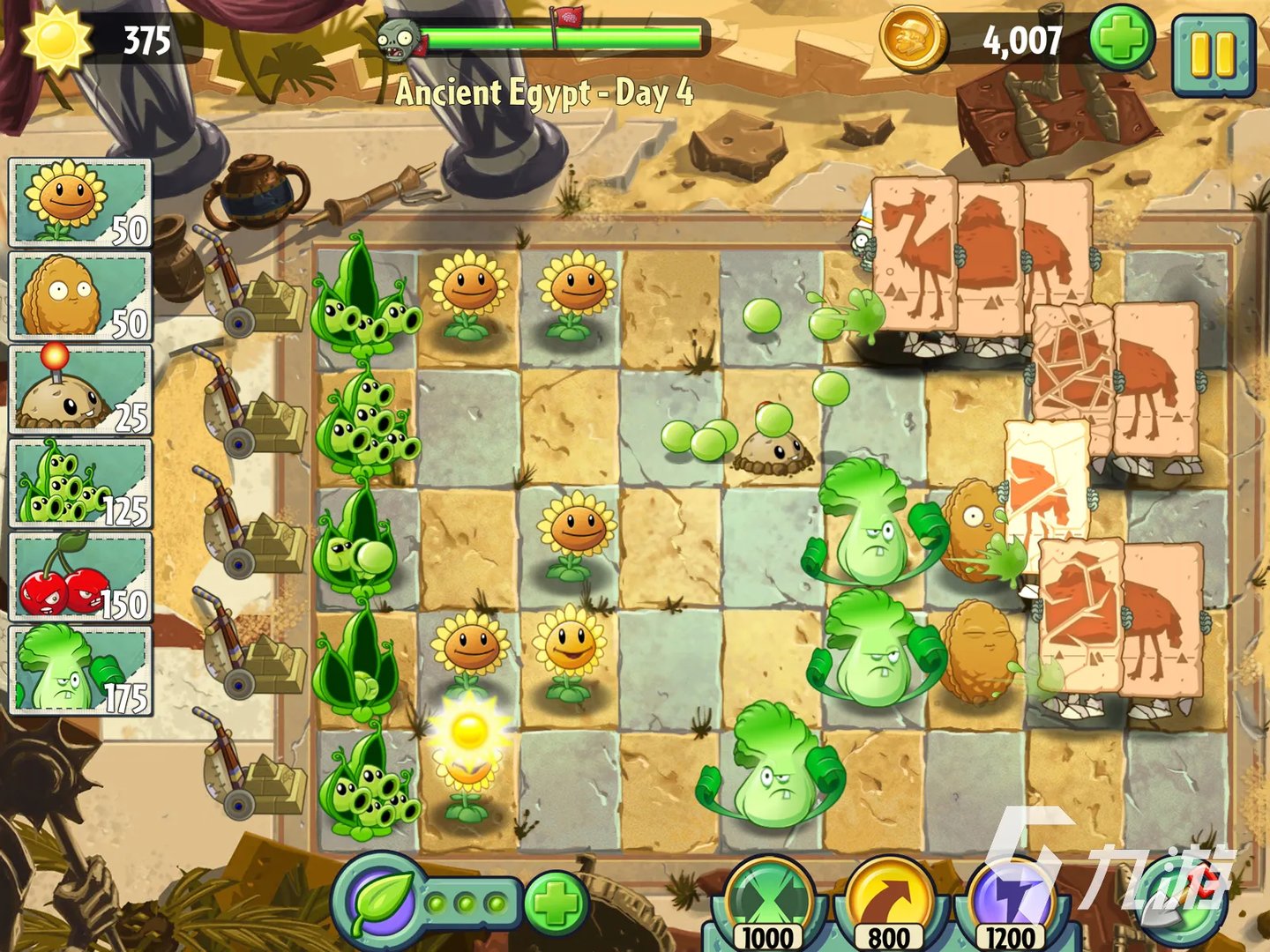Select the Pea Pod seed packet
Viewport: 1270px width, 952px height.
(x=80, y=483)
